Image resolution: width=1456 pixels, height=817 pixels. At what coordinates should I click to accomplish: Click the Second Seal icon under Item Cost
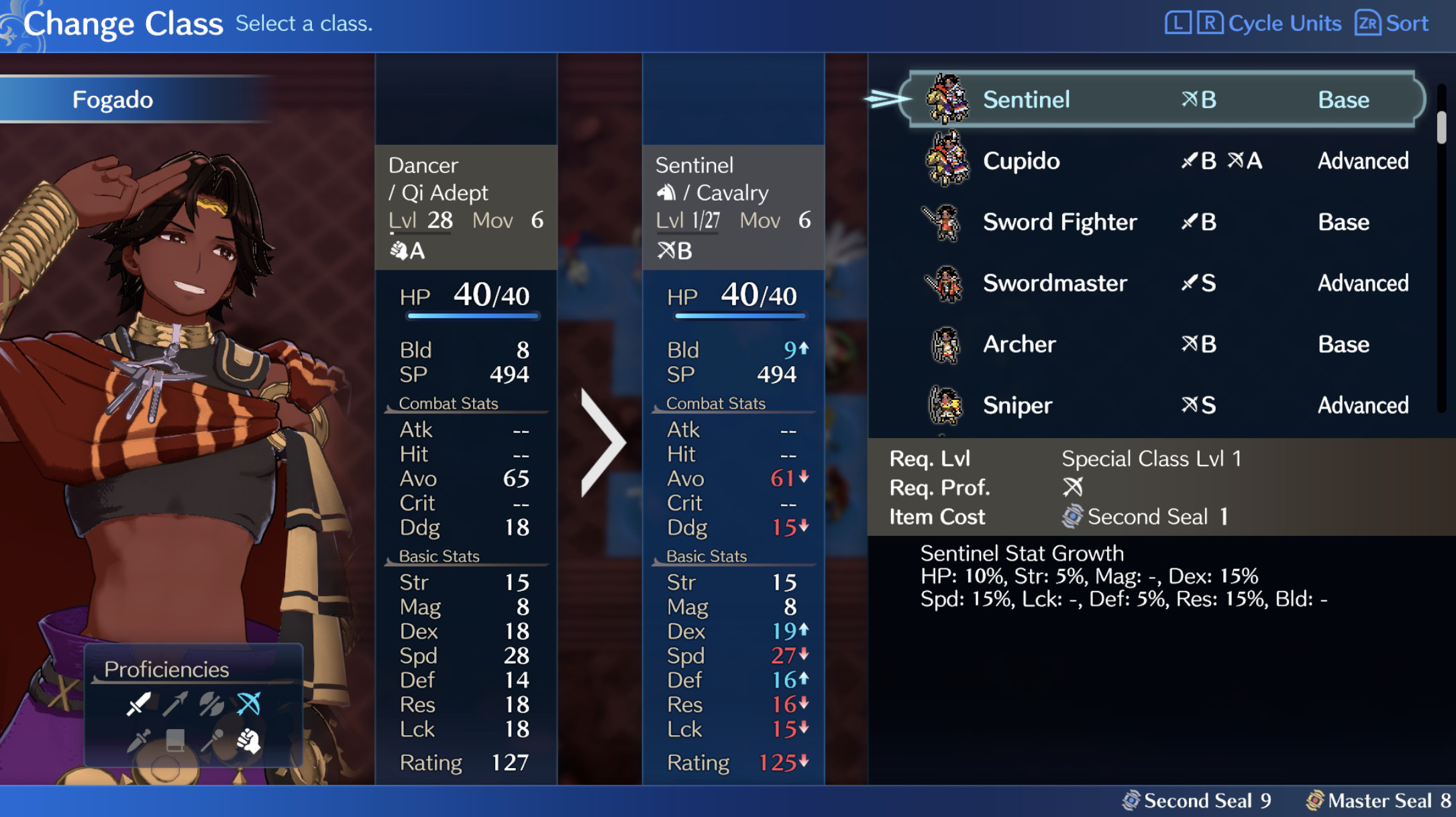1074,516
